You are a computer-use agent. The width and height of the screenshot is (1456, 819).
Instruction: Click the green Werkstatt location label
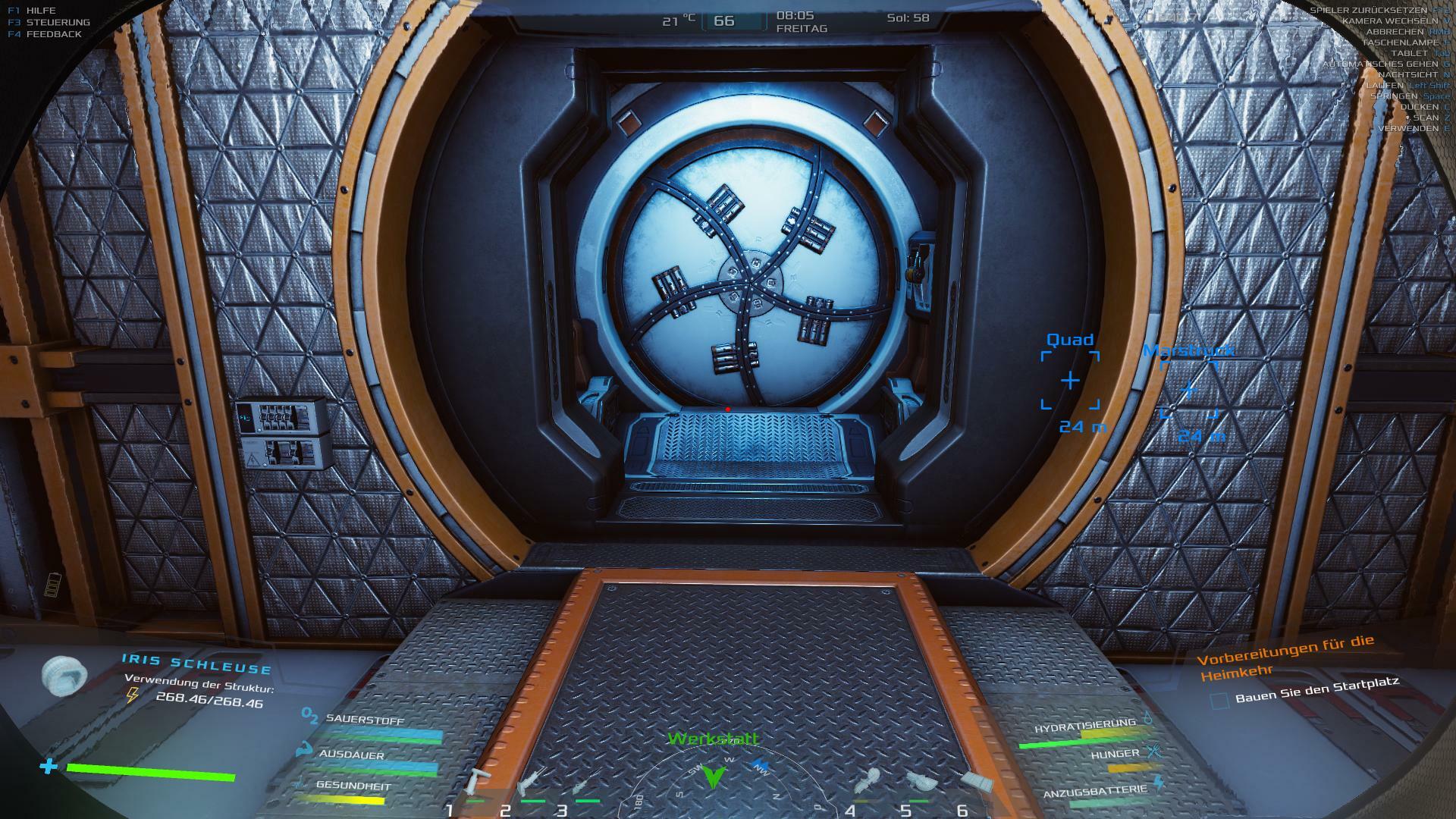click(x=713, y=739)
